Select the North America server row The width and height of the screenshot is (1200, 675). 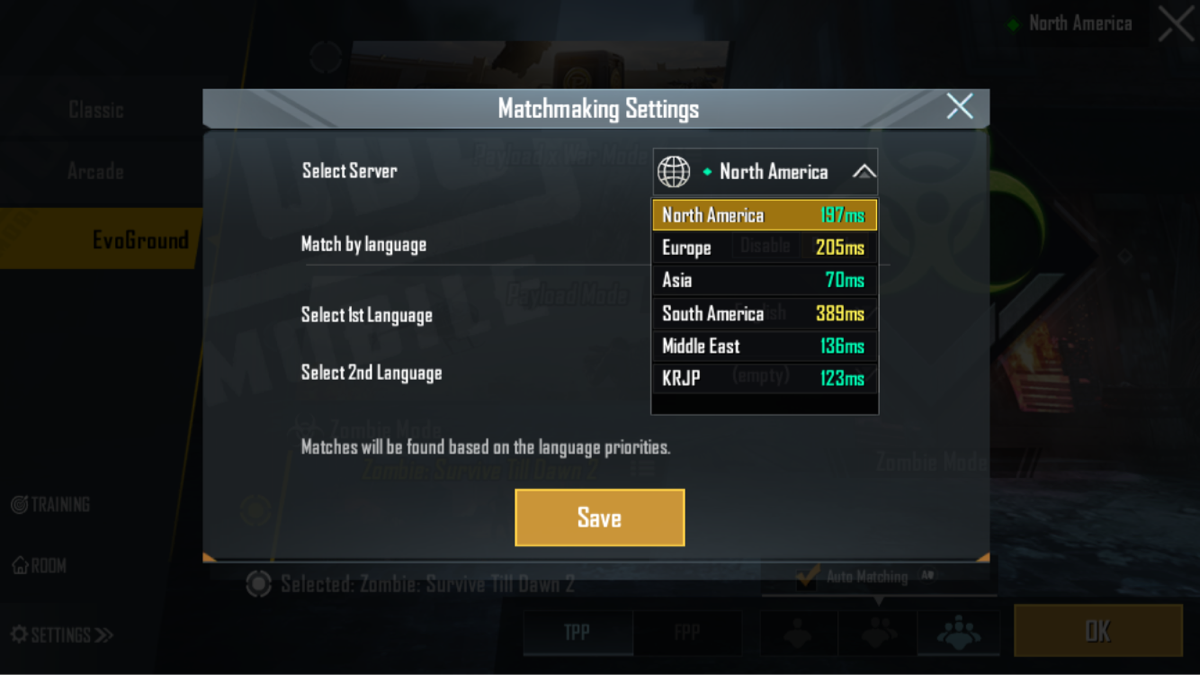pyautogui.click(x=764, y=215)
